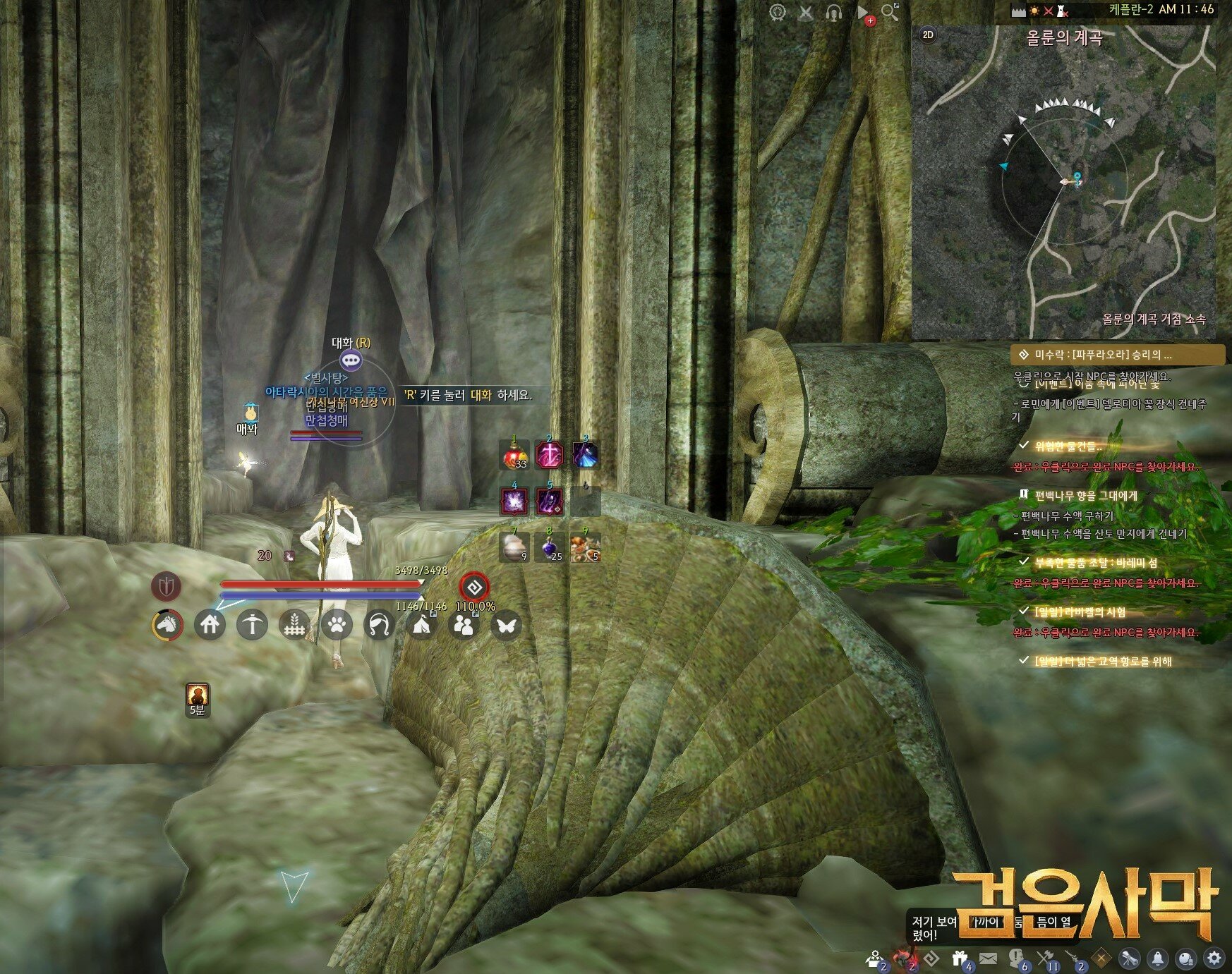Open the house residence icon
Image resolution: width=1232 pixels, height=974 pixels.
coord(210,624)
